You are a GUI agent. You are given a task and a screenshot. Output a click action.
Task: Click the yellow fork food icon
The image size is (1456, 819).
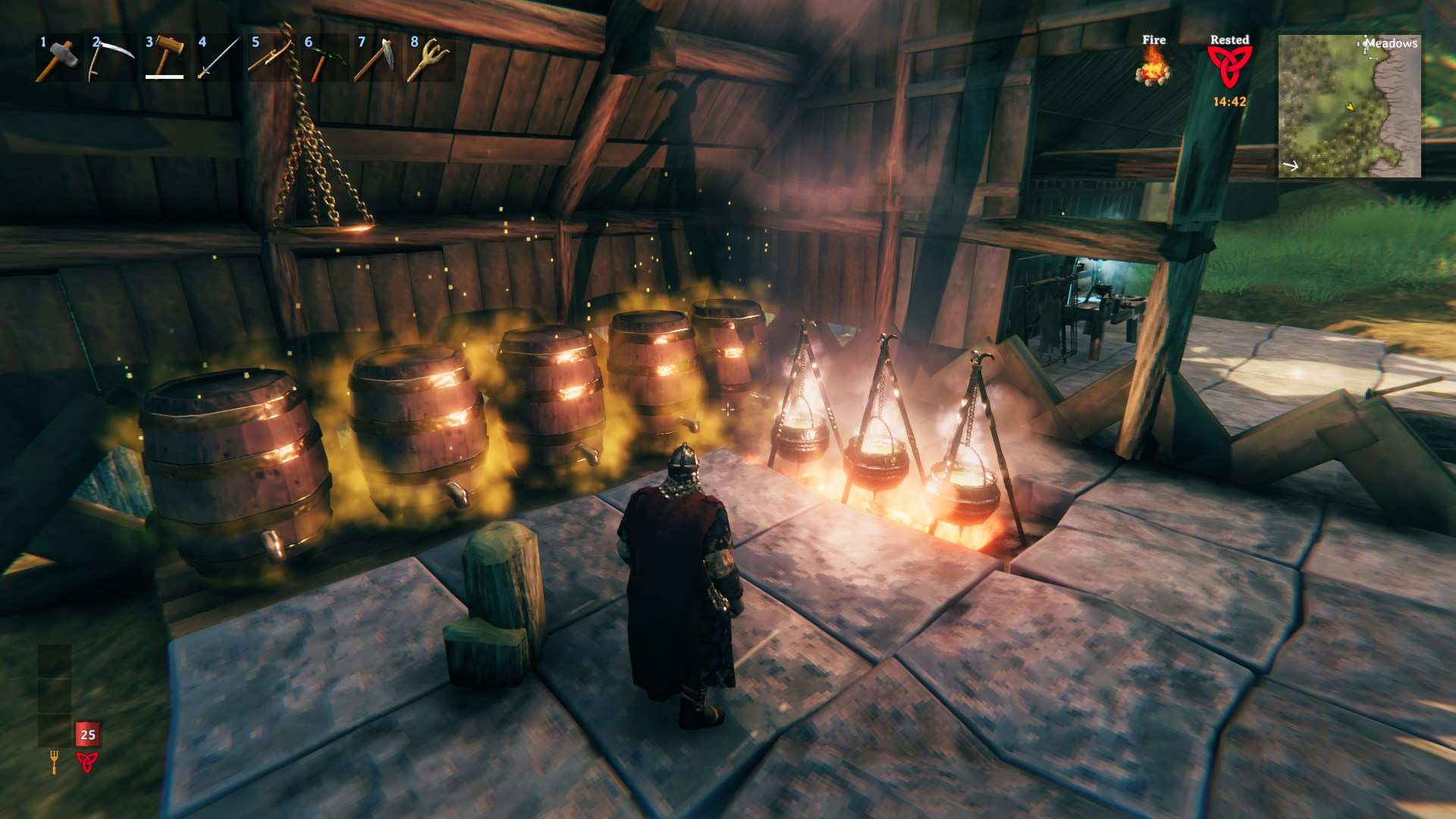click(x=54, y=761)
